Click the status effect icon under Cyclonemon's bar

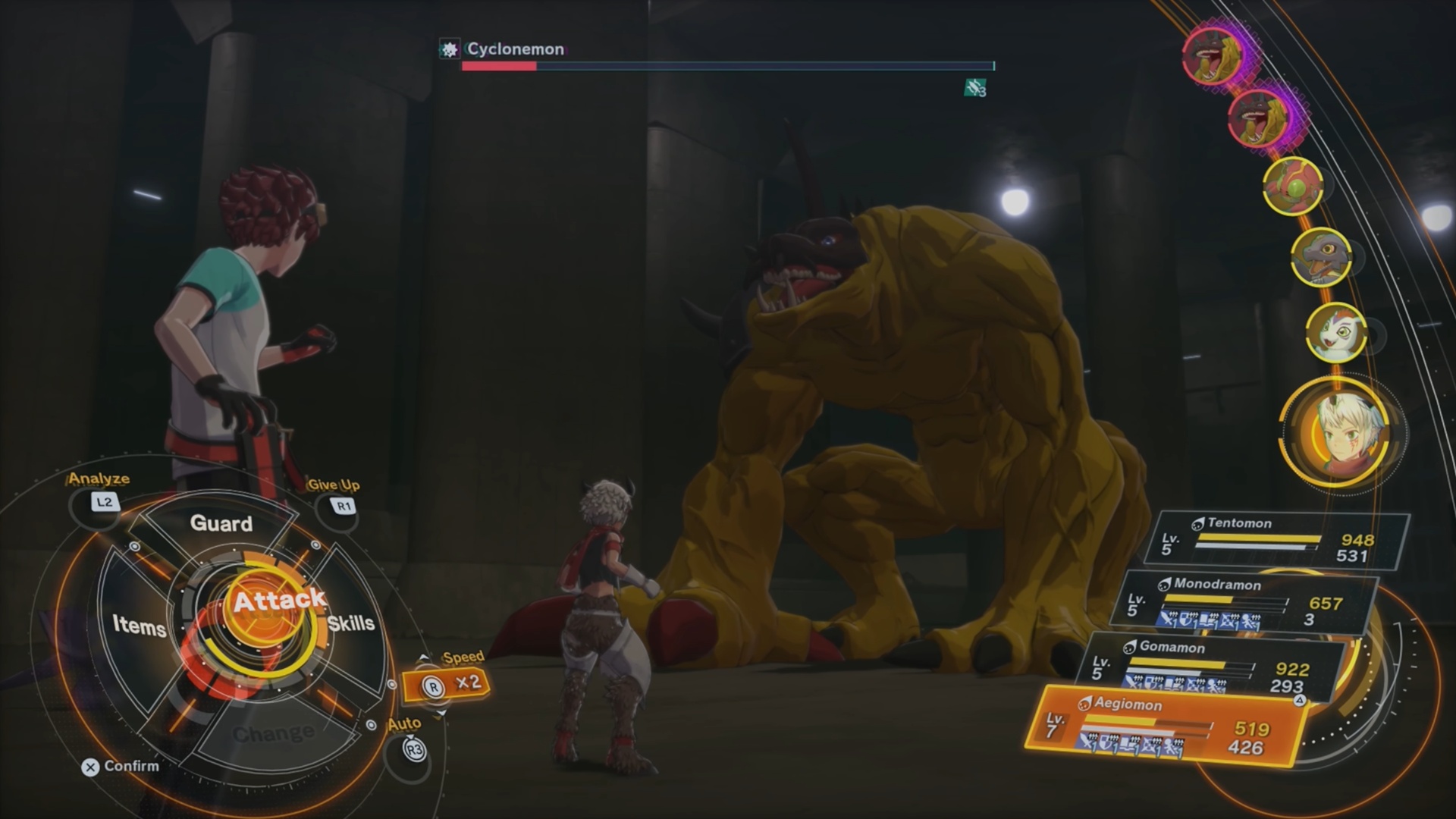(974, 89)
